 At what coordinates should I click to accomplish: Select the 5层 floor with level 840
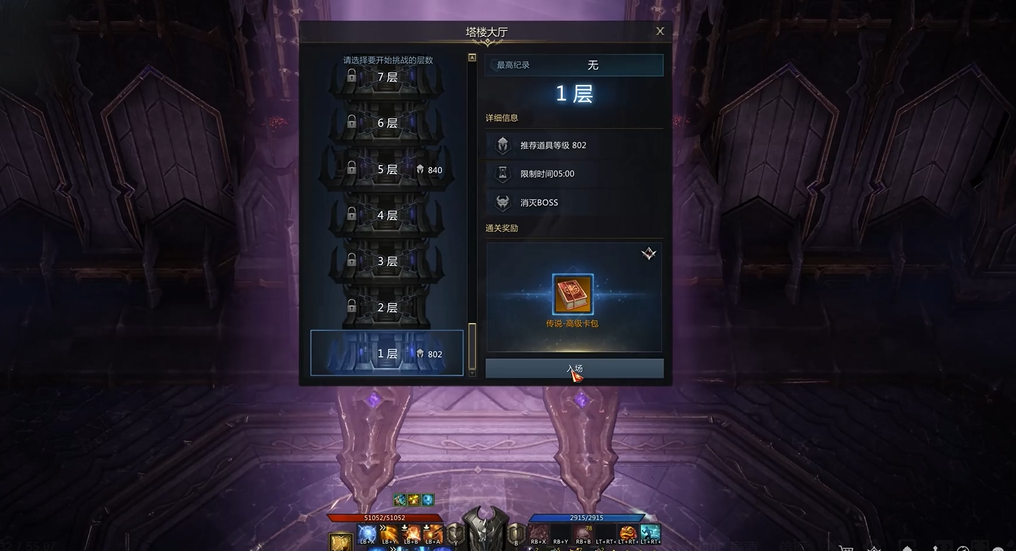(387, 169)
